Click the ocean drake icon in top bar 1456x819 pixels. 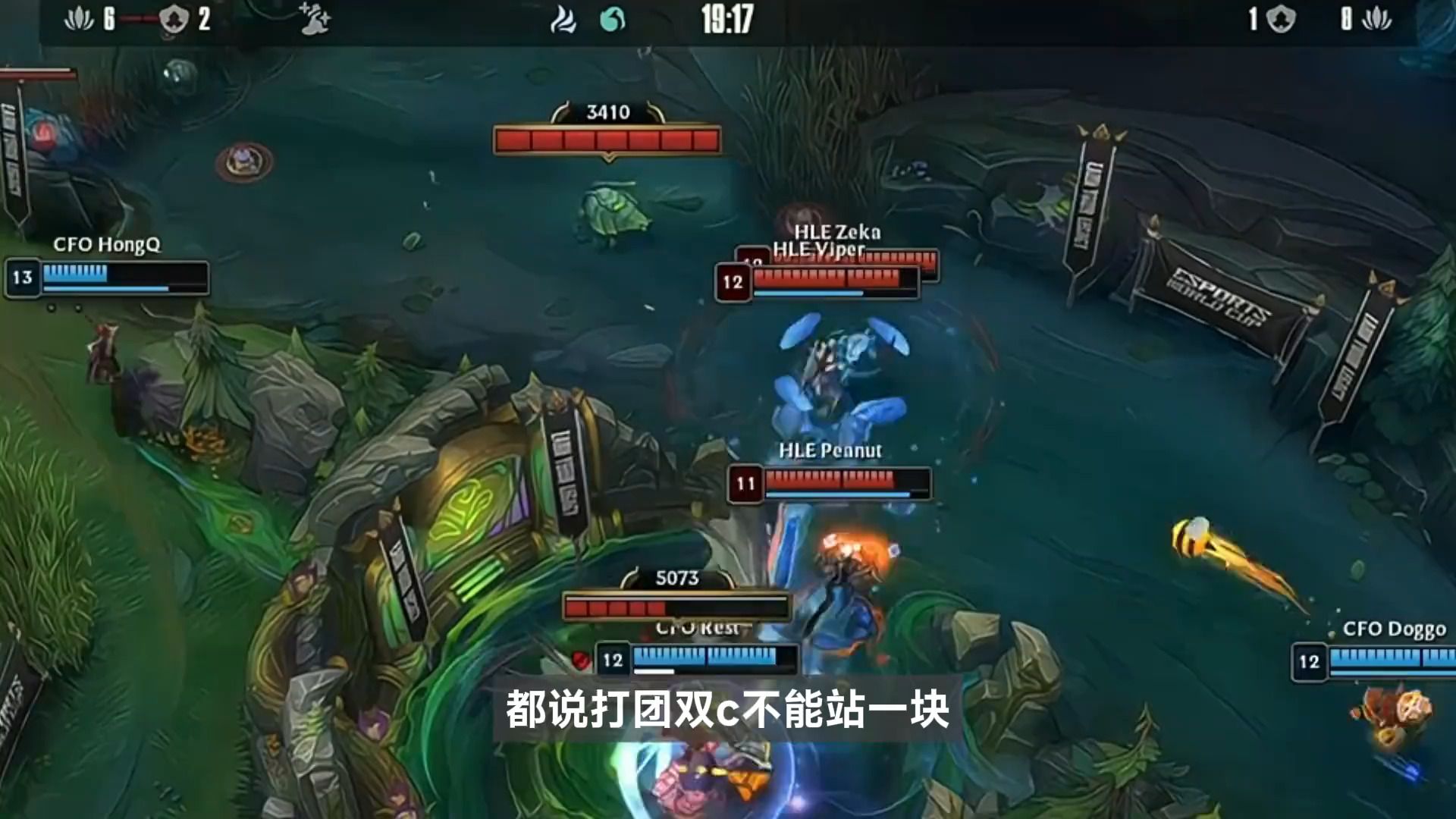coord(613,20)
